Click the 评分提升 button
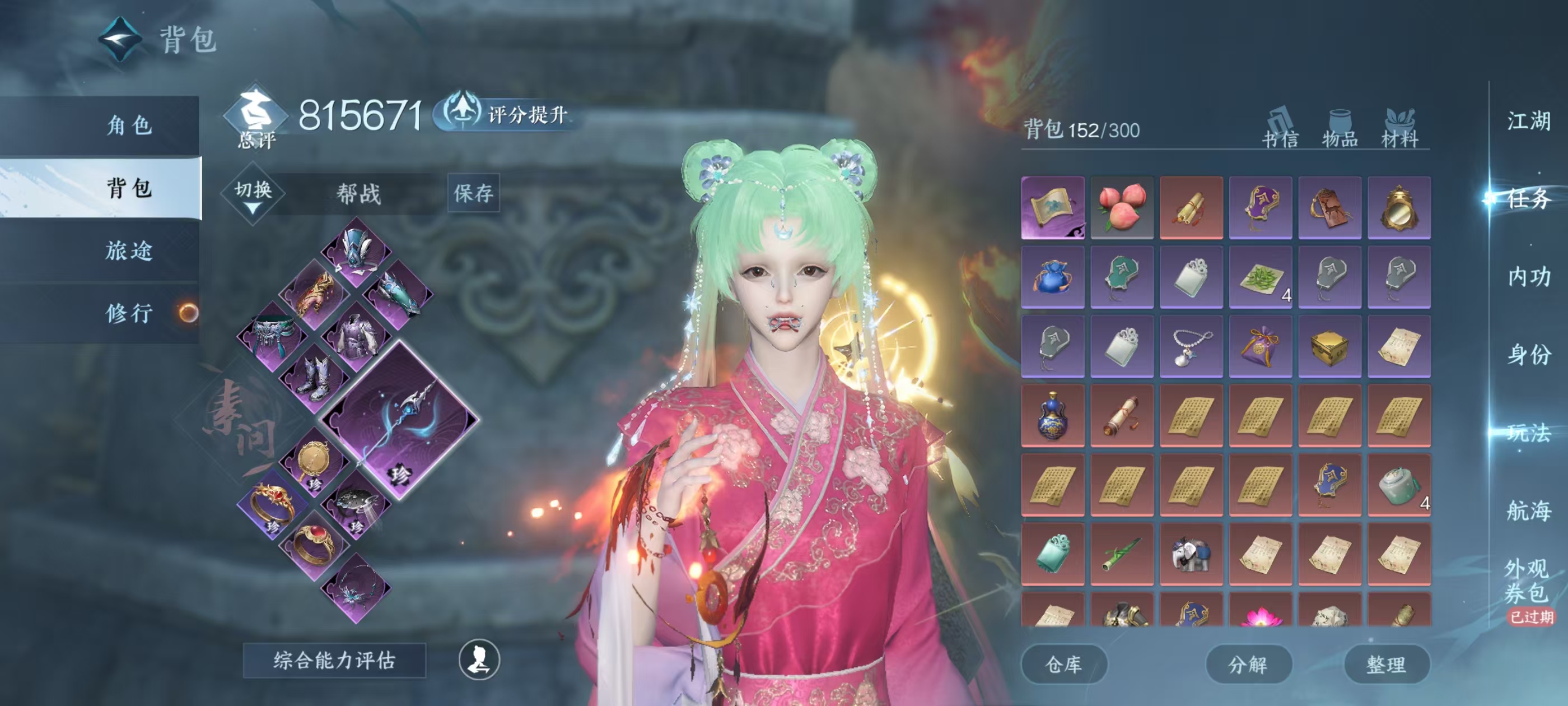Screen dimensions: 1568x706 pyautogui.click(x=509, y=113)
